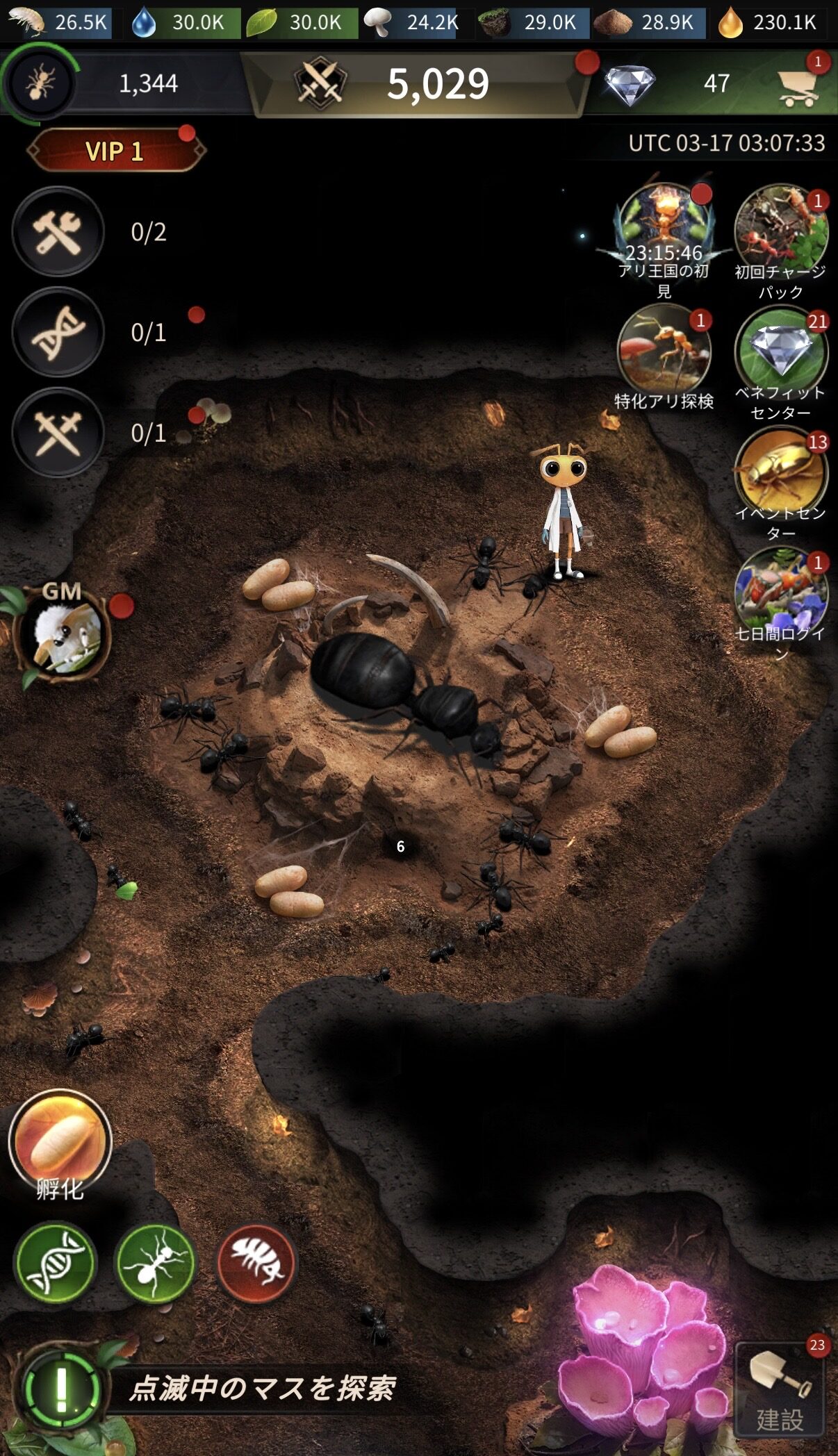Open the shopping cart store

[797, 87]
